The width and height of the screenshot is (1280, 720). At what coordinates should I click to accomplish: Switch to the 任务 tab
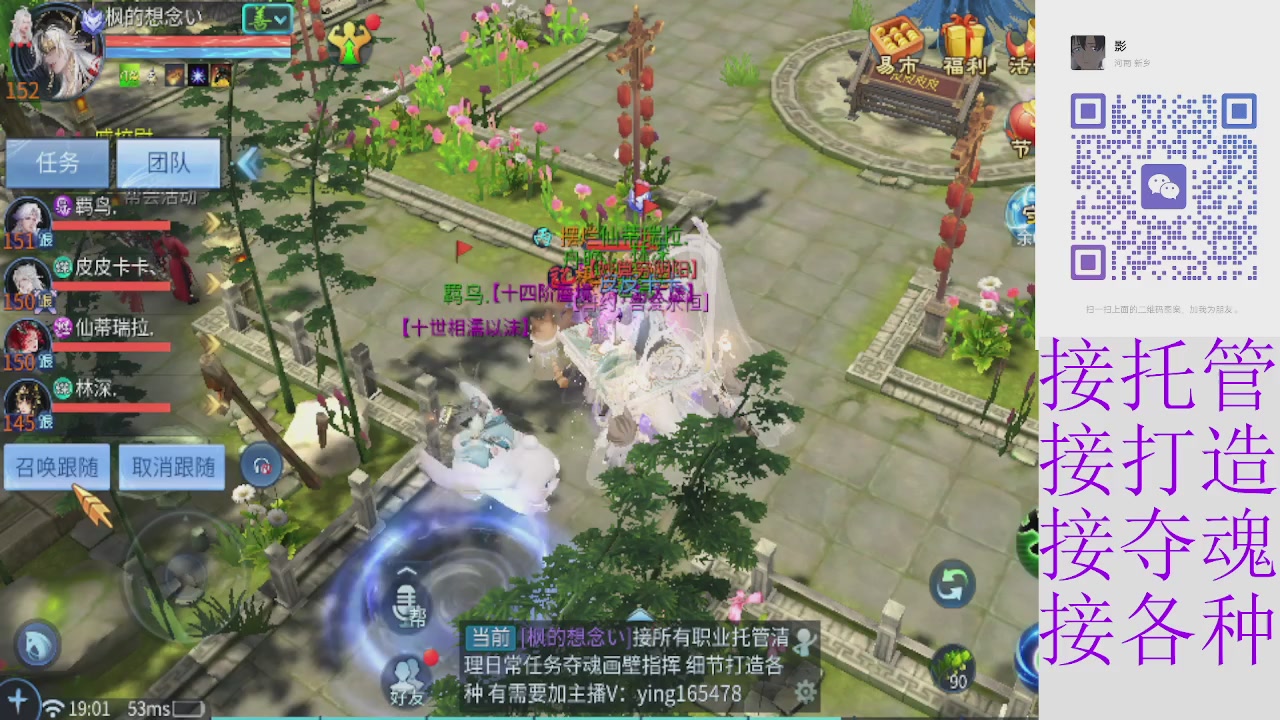coord(57,163)
